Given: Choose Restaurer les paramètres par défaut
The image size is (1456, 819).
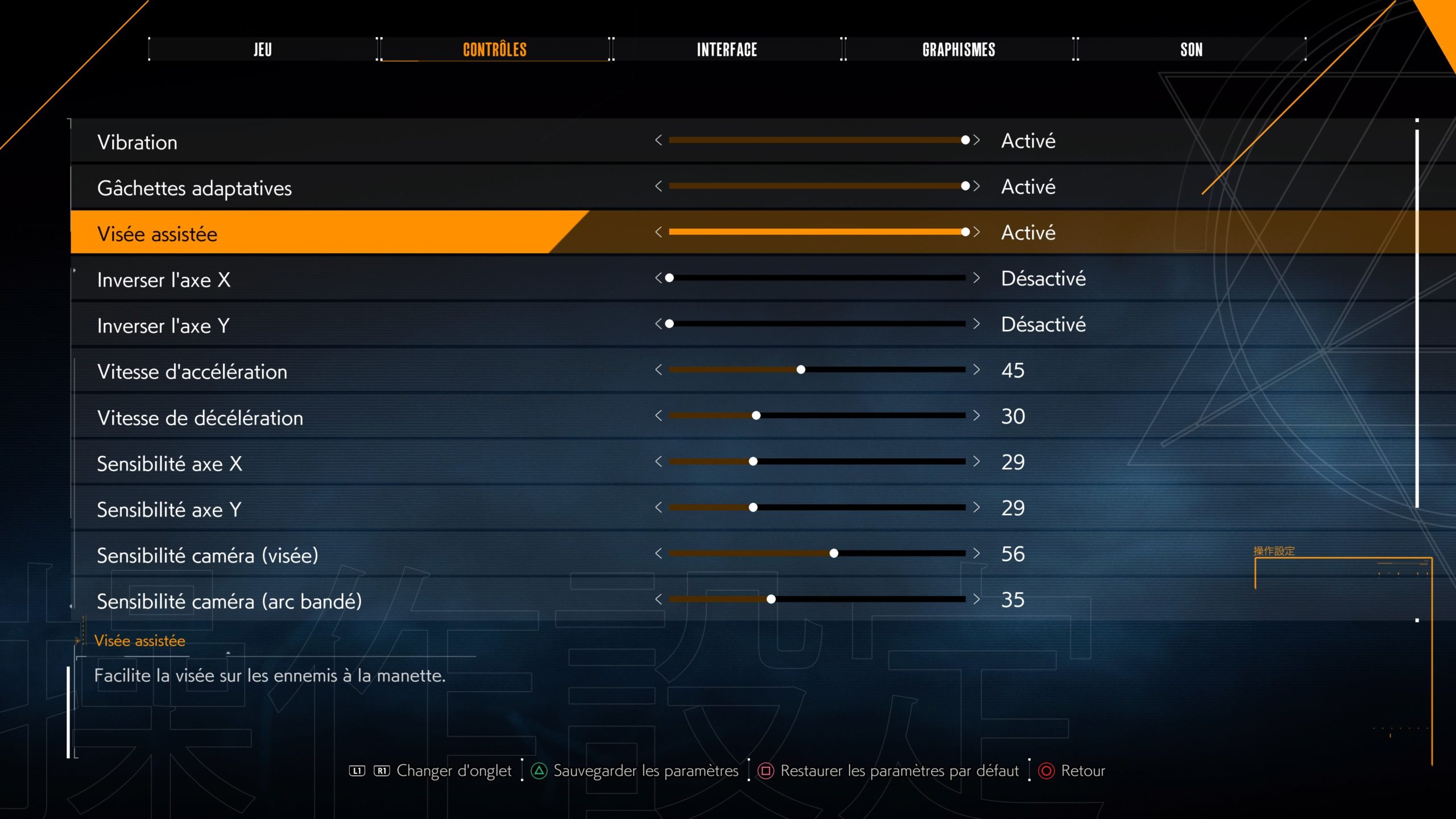Looking at the screenshot, I should pos(899,771).
